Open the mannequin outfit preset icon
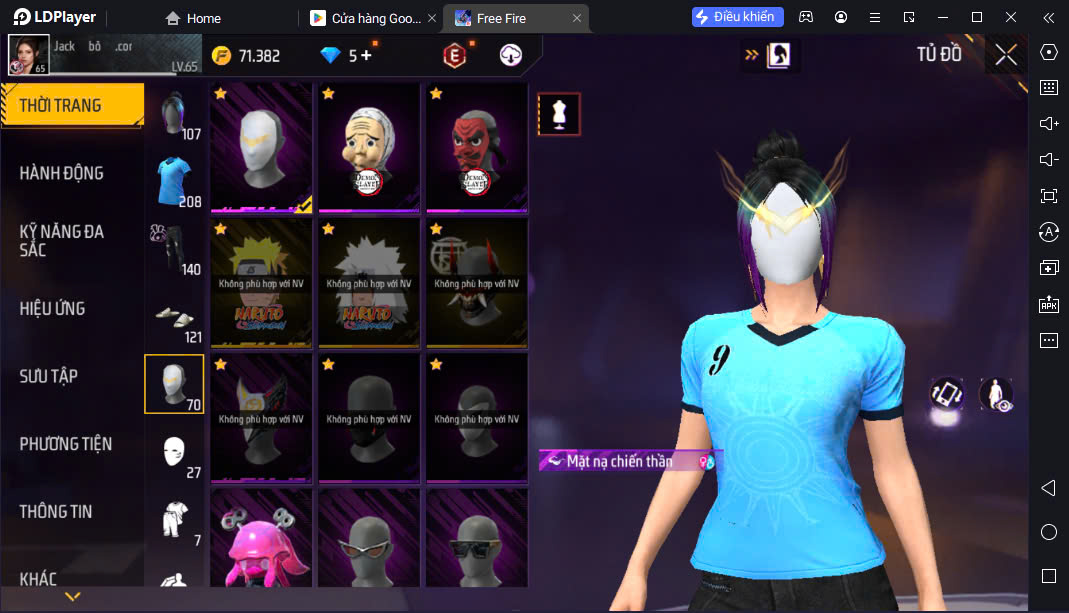This screenshot has width=1069, height=613. [x=559, y=114]
